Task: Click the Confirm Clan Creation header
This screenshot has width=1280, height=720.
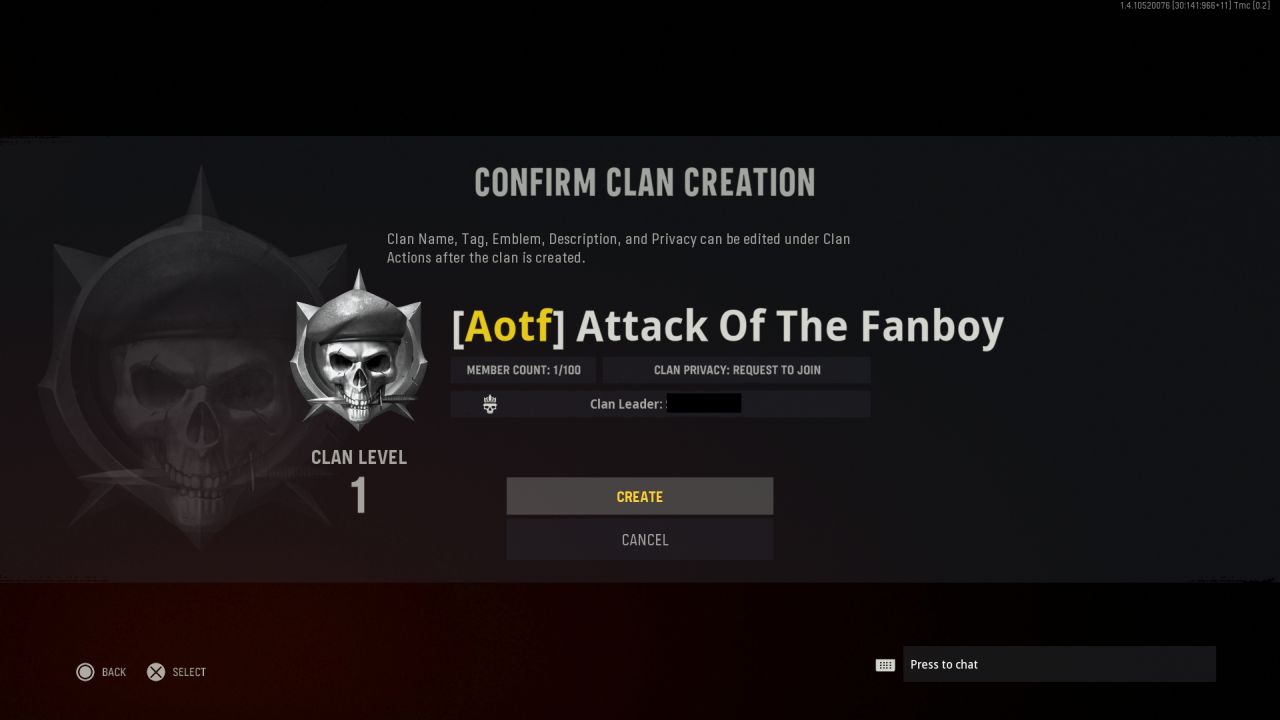Action: [x=643, y=182]
